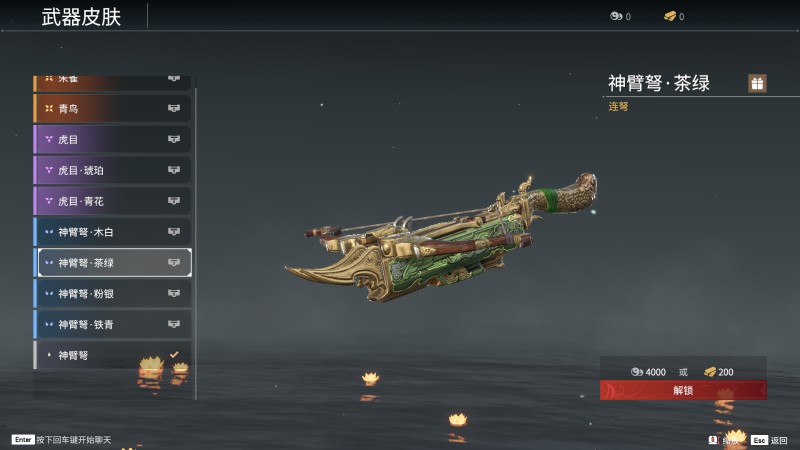Click the highlighted 神臂弩·茶绿 skin row
This screenshot has height=450, width=800.
tap(112, 263)
